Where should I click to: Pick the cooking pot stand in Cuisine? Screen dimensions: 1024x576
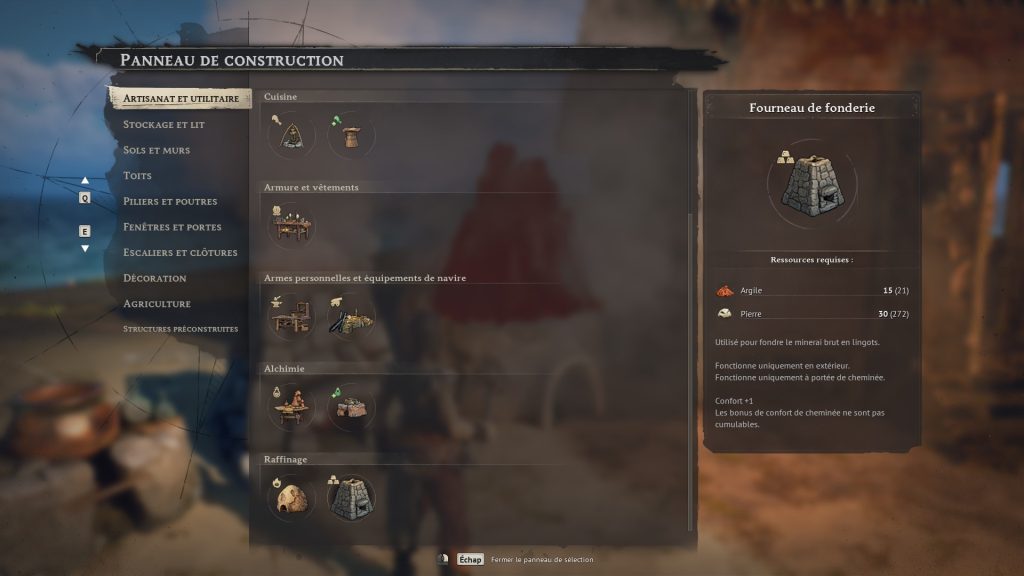tap(351, 134)
